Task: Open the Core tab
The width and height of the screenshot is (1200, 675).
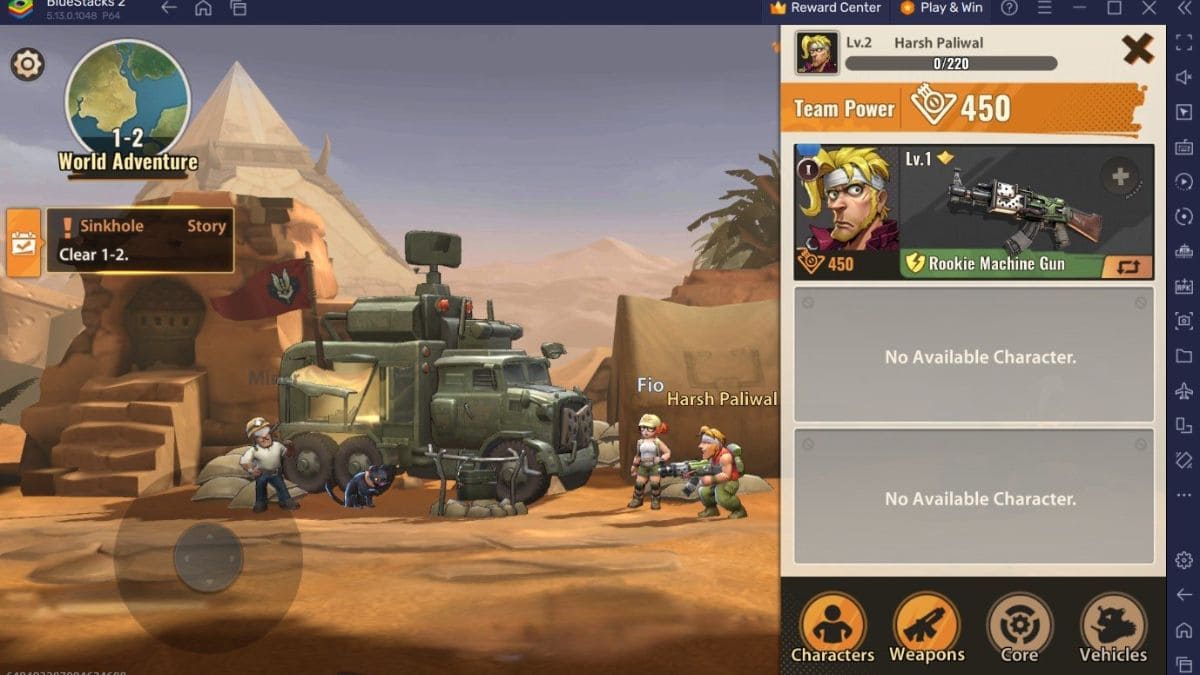Action: [x=1019, y=627]
